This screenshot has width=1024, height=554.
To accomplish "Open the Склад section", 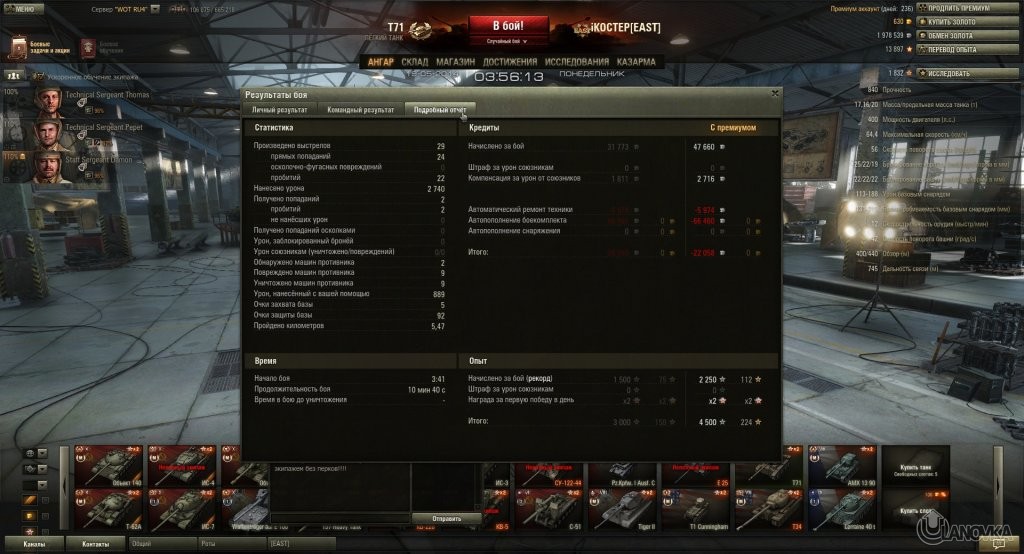I will [414, 62].
